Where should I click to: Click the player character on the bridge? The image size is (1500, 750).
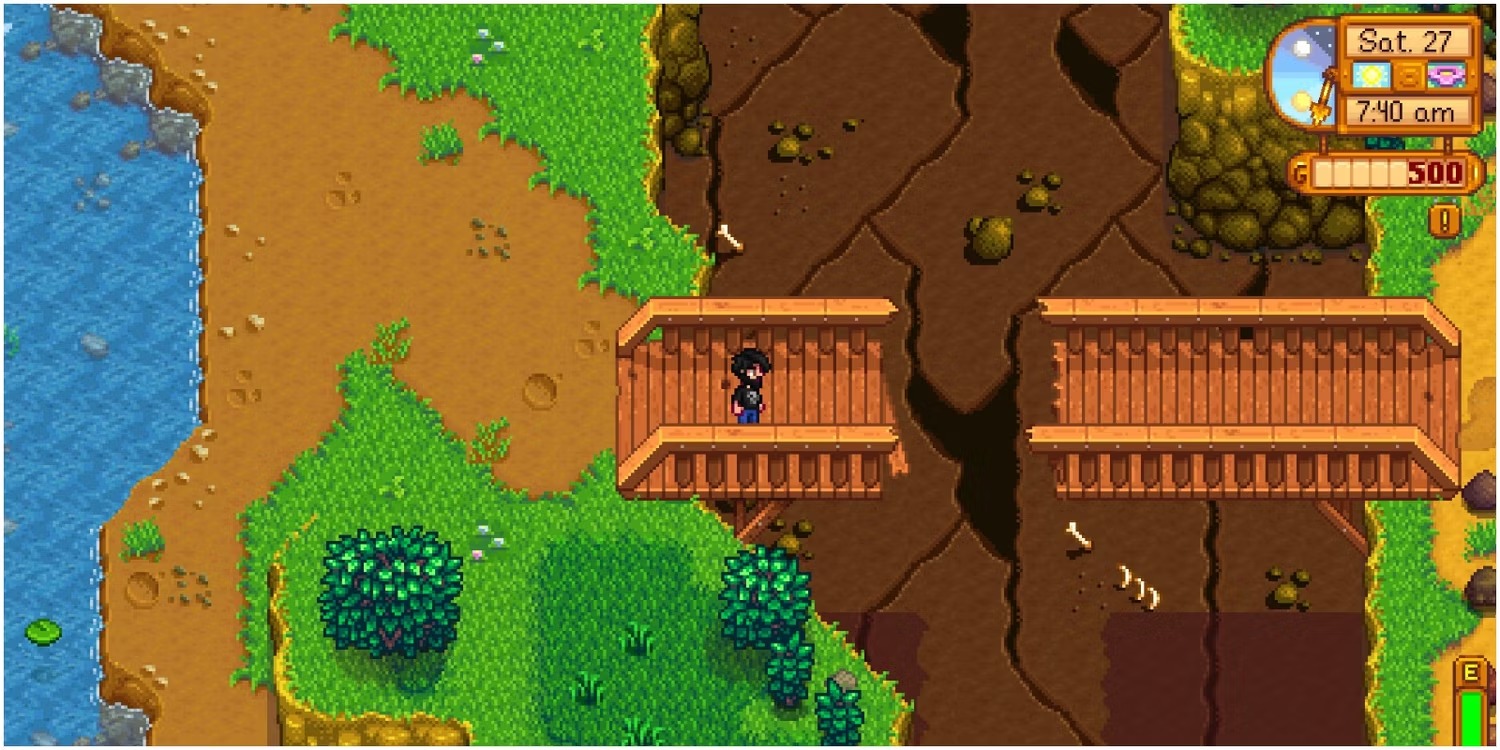pyautogui.click(x=748, y=385)
